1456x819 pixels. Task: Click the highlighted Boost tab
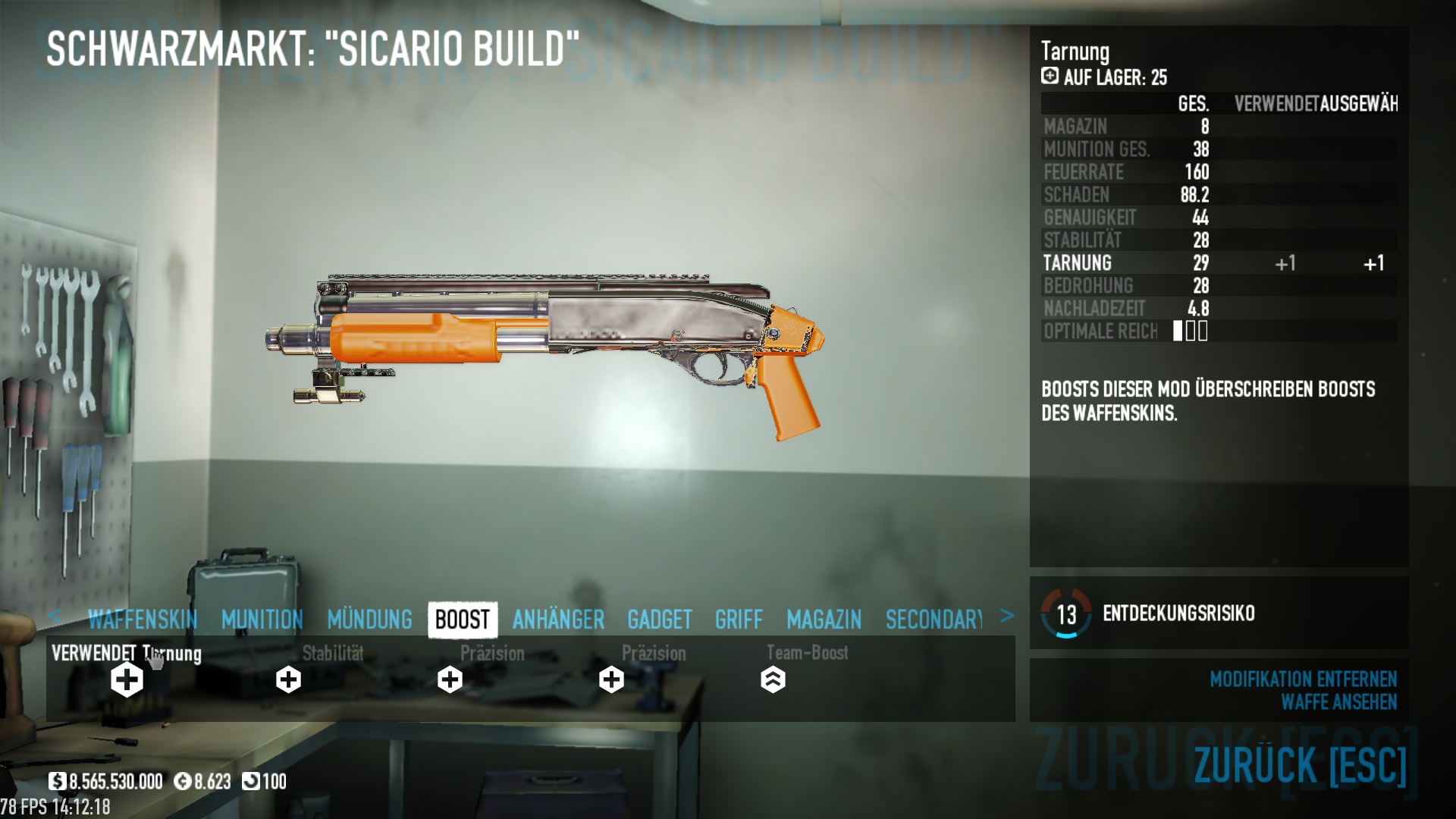463,620
